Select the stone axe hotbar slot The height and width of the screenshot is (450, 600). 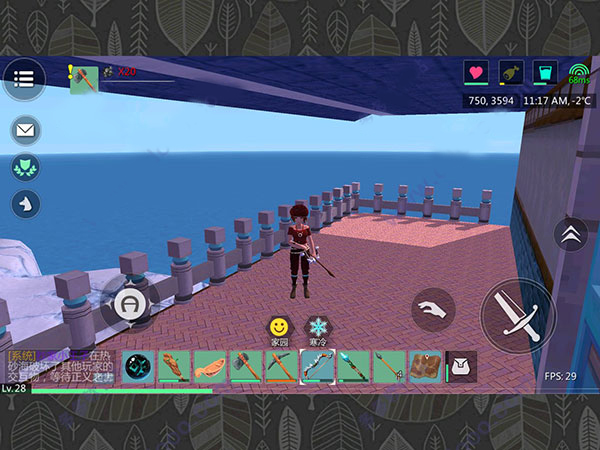(x=245, y=367)
